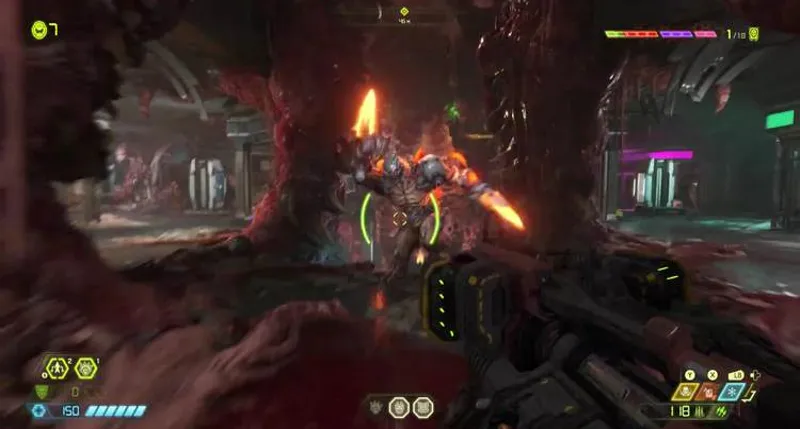800x429 pixels.
Task: Click the hexagonal dash rune icon
Action: [x=59, y=369]
